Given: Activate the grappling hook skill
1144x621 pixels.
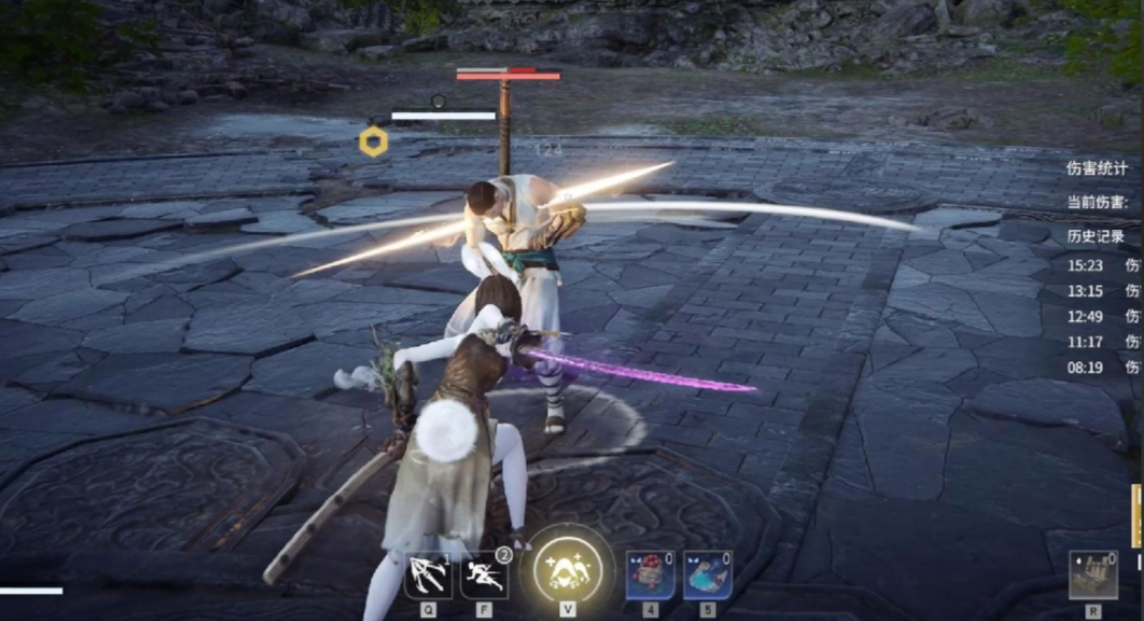Looking at the screenshot, I should pos(428,576).
